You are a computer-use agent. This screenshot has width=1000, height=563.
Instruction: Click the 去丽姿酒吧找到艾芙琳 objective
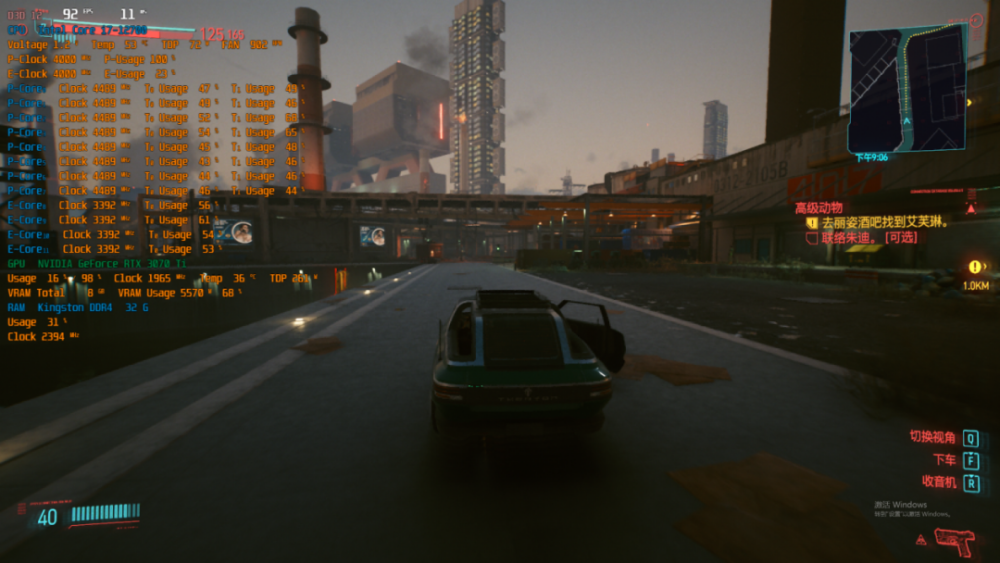pos(884,222)
